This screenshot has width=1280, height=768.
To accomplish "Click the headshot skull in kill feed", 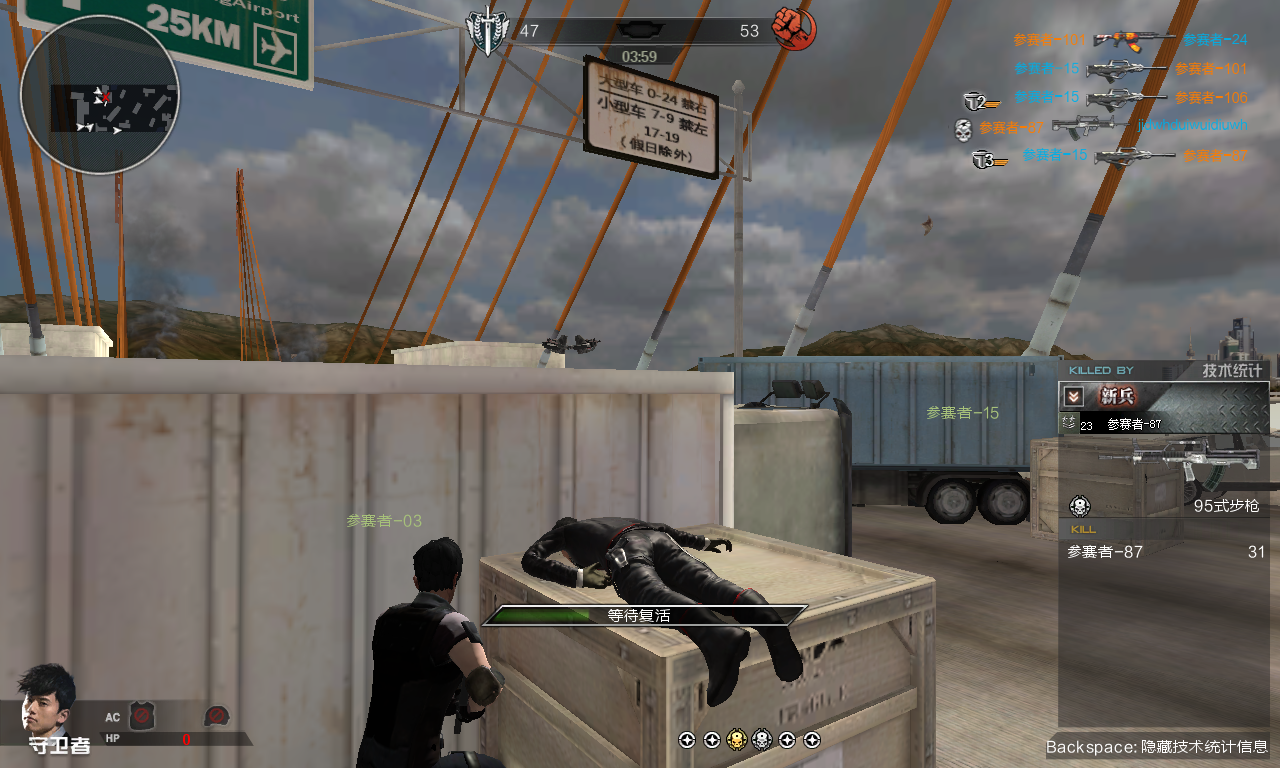I will pyautogui.click(x=962, y=128).
